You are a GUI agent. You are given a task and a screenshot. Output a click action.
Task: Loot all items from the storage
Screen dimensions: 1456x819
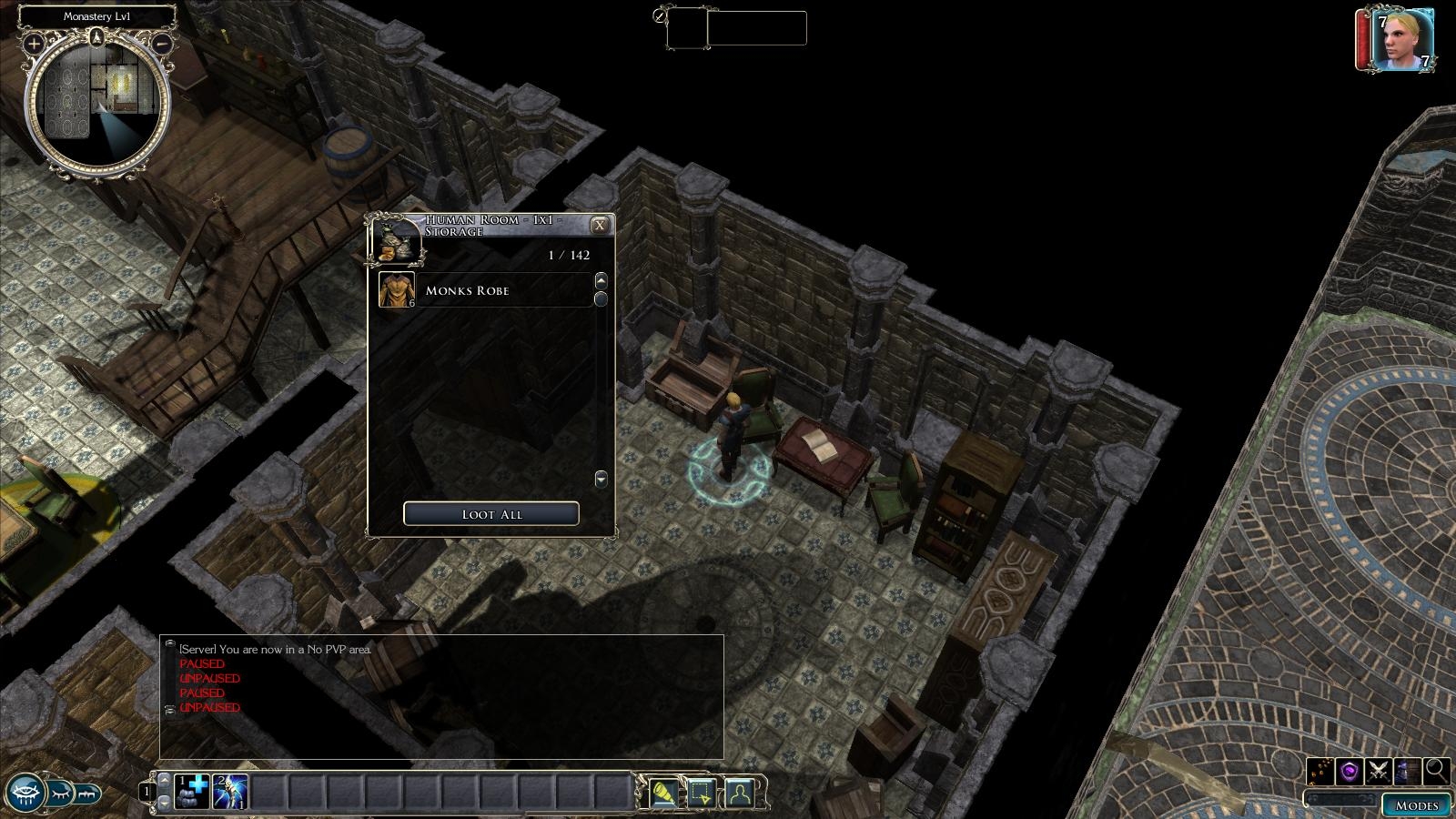[490, 514]
